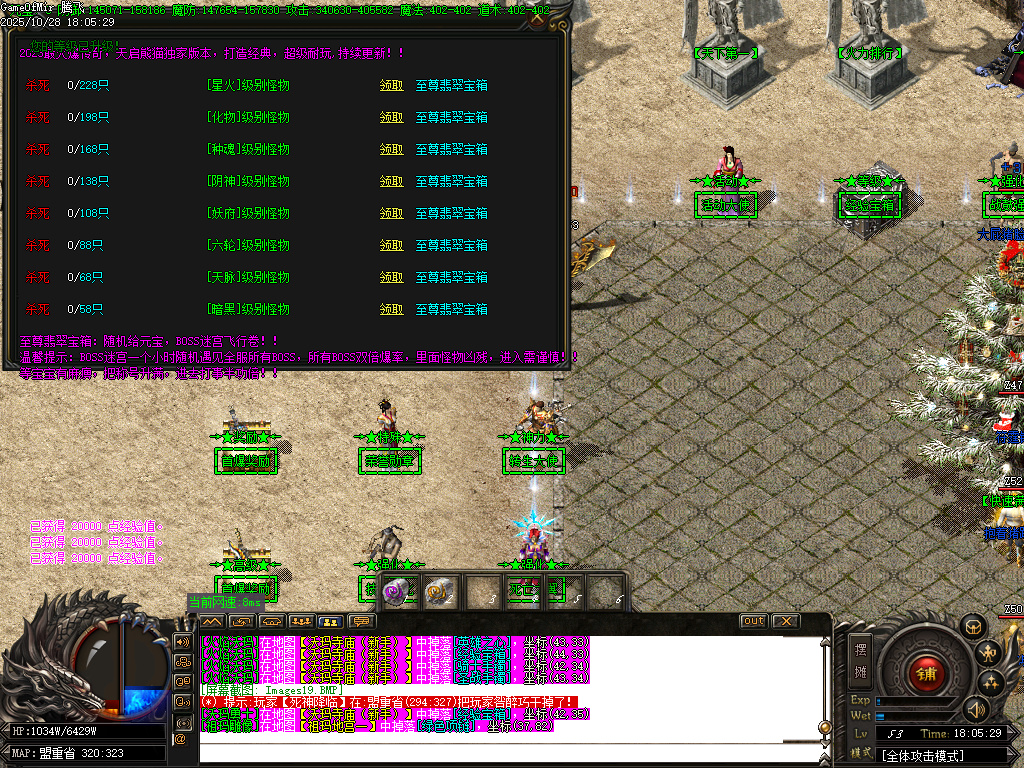Toggle sound with the speaker icon
This screenshot has height=768, width=1024.
click(975, 709)
